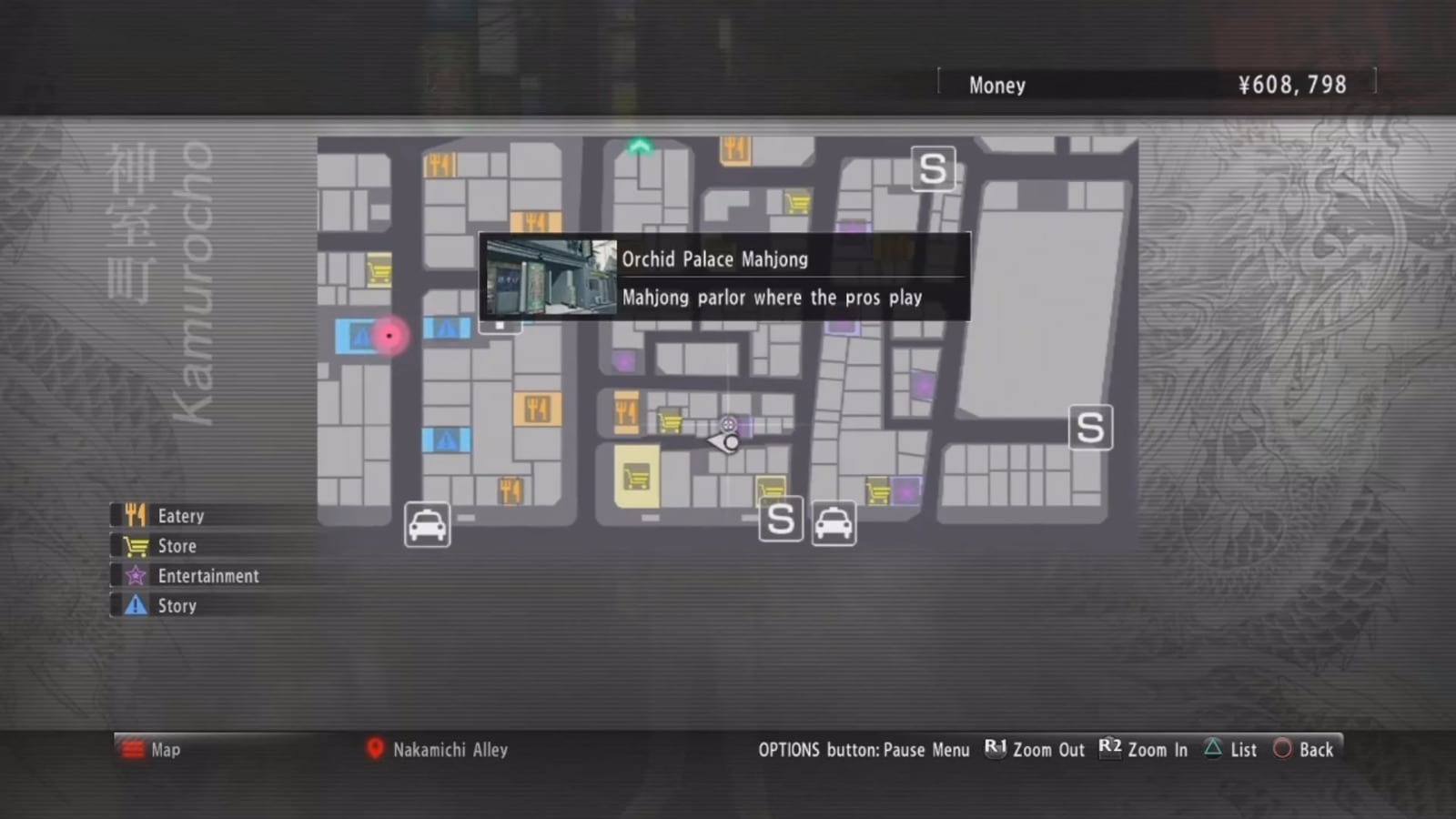The width and height of the screenshot is (1456, 819).
Task: Toggle the Store filter in the legend
Action: coord(176,545)
